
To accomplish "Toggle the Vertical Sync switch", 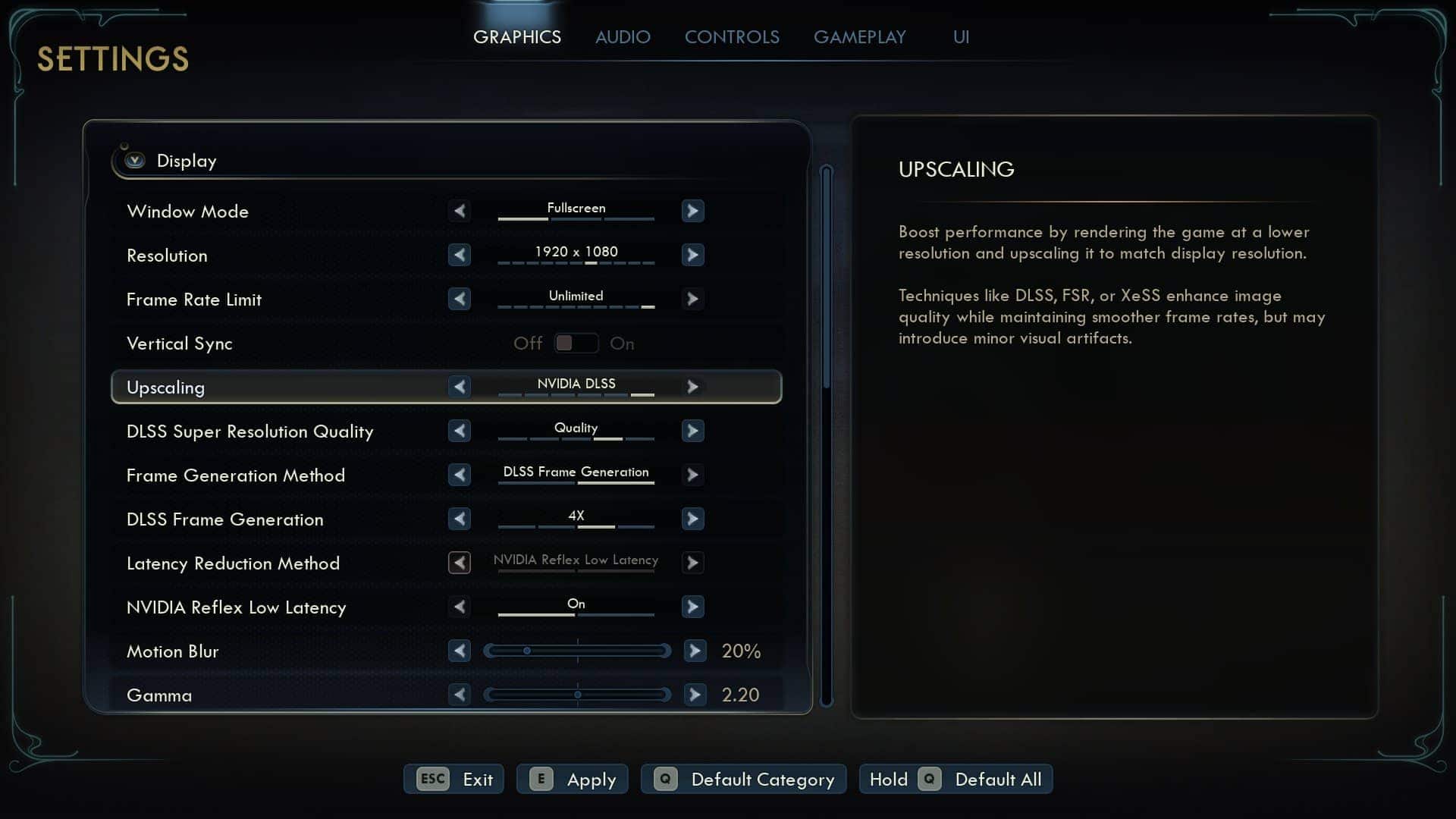I will pos(576,344).
